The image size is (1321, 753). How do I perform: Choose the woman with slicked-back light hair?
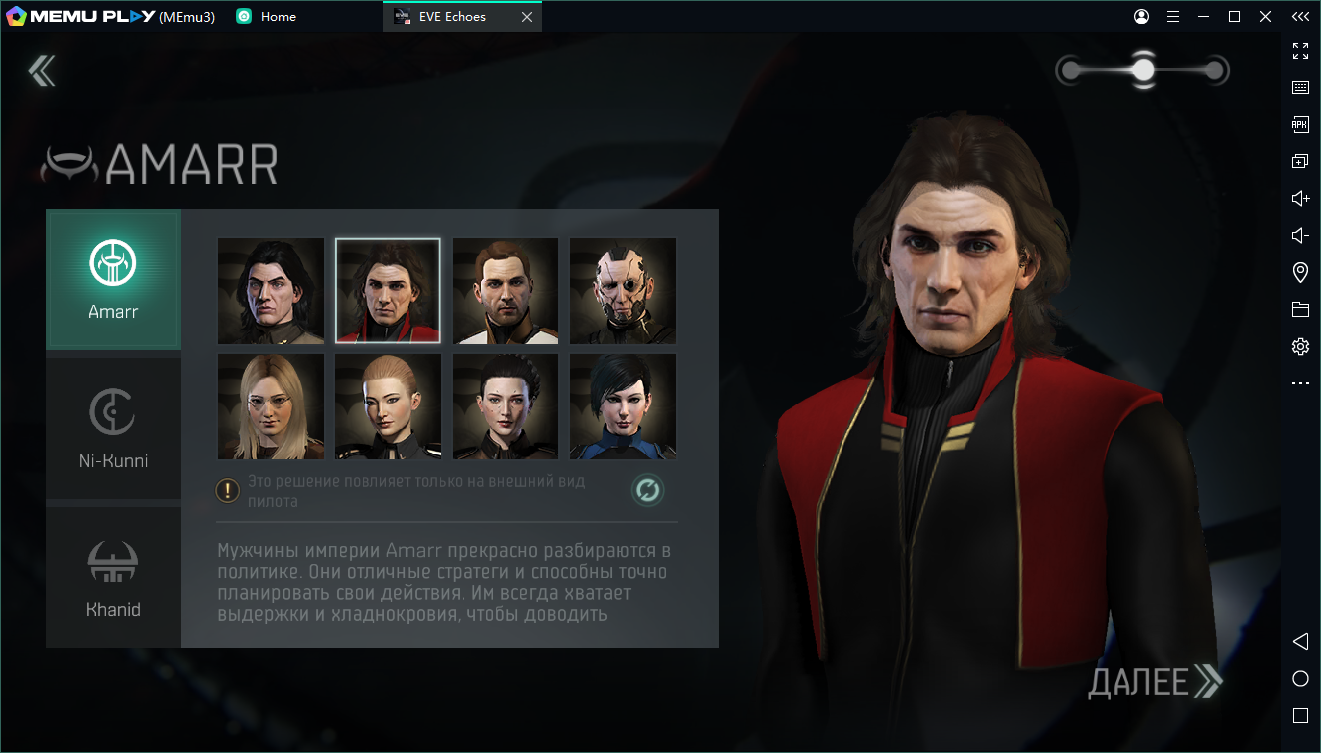pyautogui.click(x=388, y=406)
